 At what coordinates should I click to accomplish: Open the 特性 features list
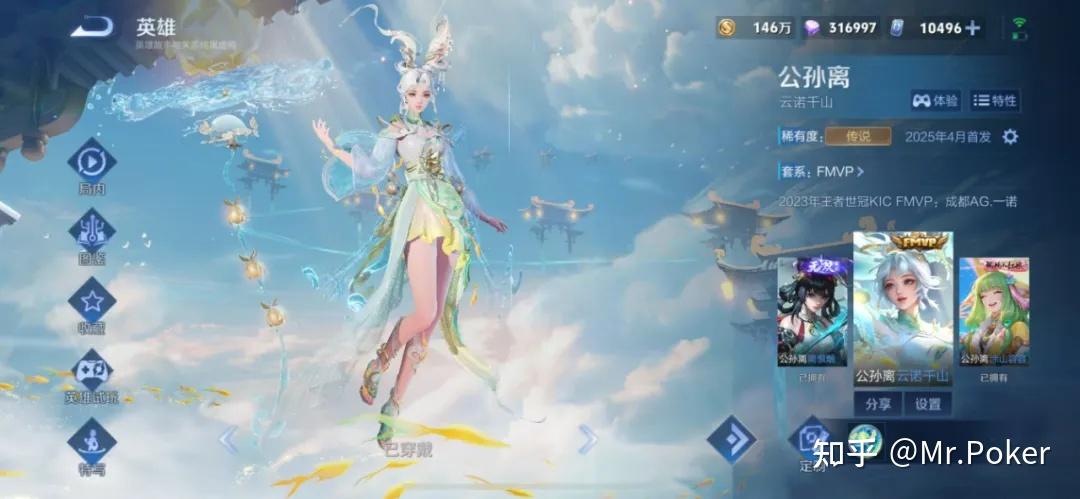(995, 100)
